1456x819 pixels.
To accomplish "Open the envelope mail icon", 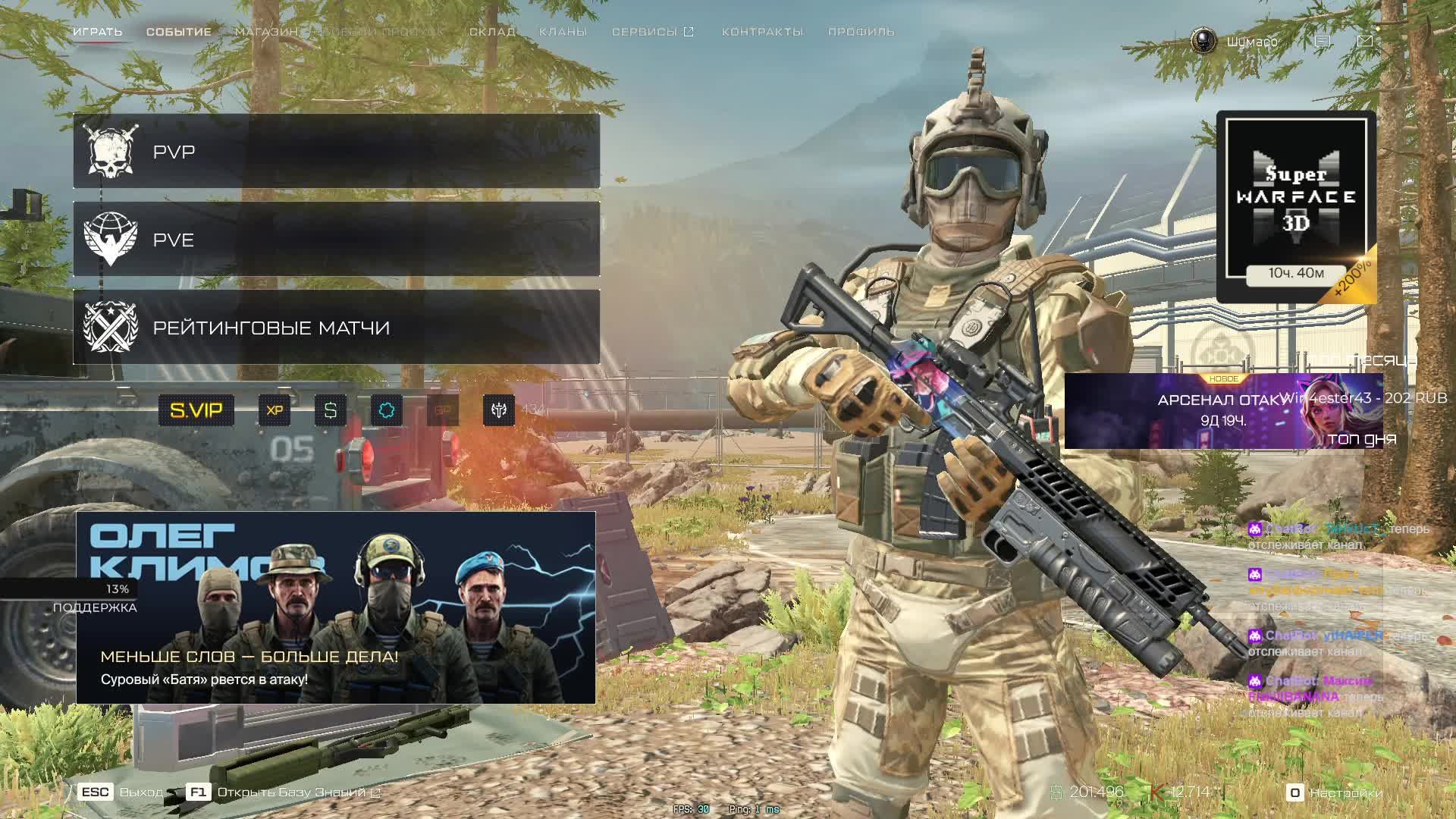I will pos(1365,41).
